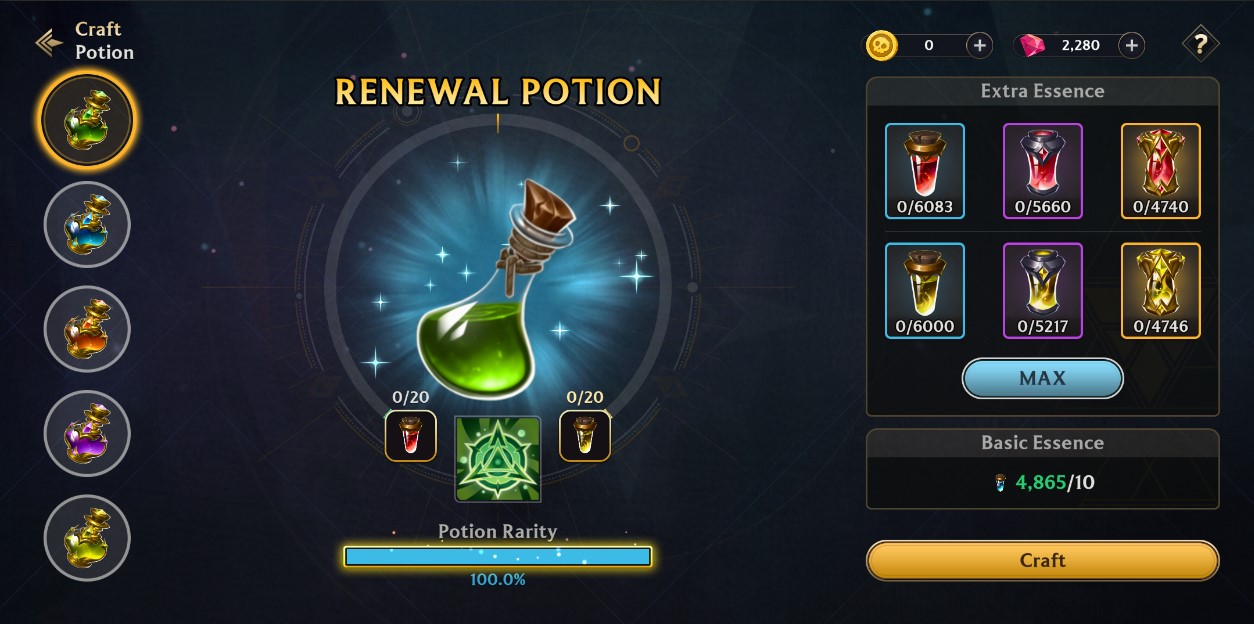This screenshot has height=624, width=1254.
Task: Tap the green triangle rune skill icon
Action: 498,458
